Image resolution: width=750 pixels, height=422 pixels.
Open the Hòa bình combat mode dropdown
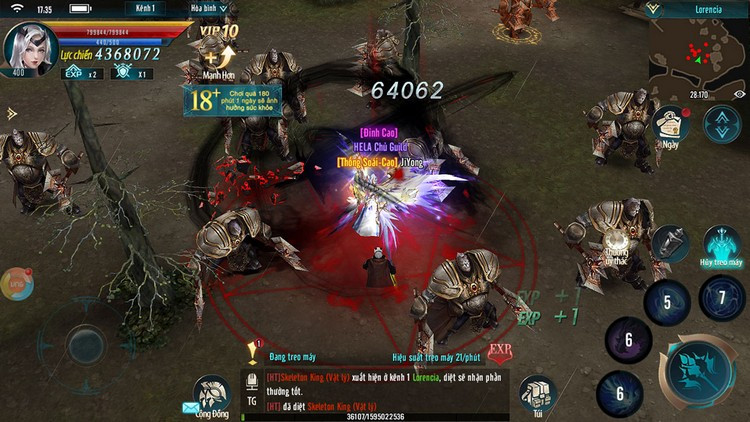tap(208, 8)
